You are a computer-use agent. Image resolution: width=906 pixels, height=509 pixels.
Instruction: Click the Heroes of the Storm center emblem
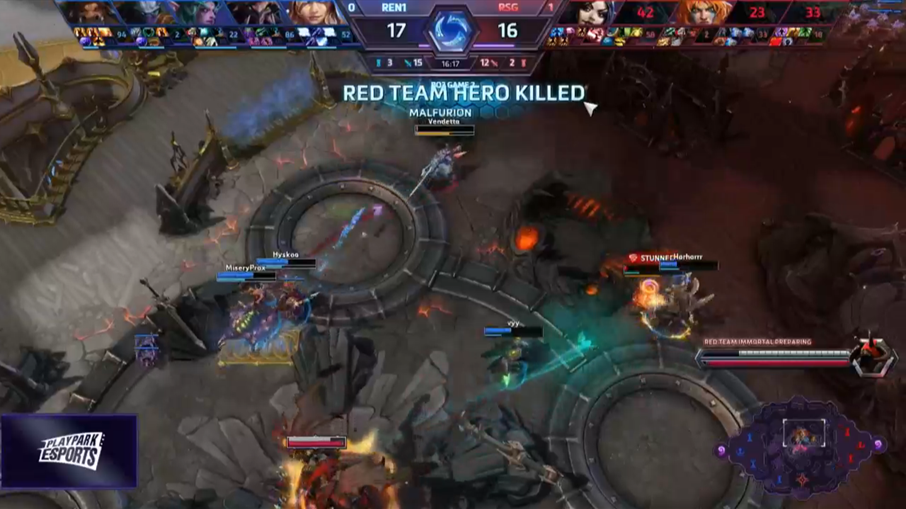pos(452,29)
